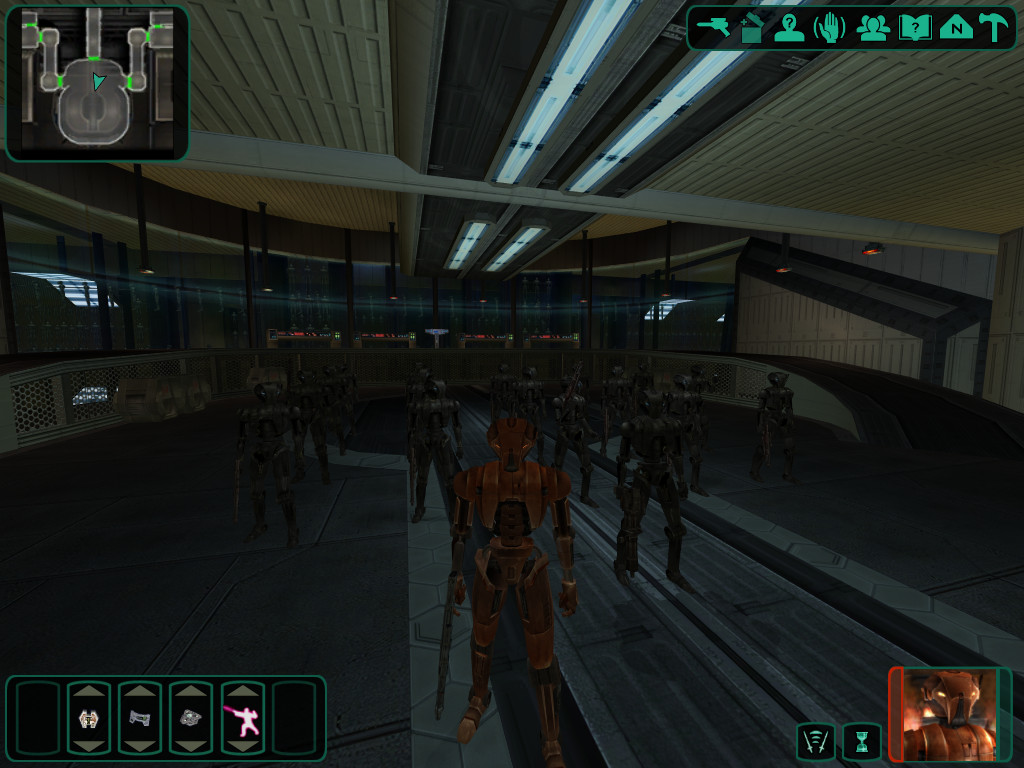Cycle the pink figure ability slot upward
1024x768 pixels.
[x=242, y=691]
